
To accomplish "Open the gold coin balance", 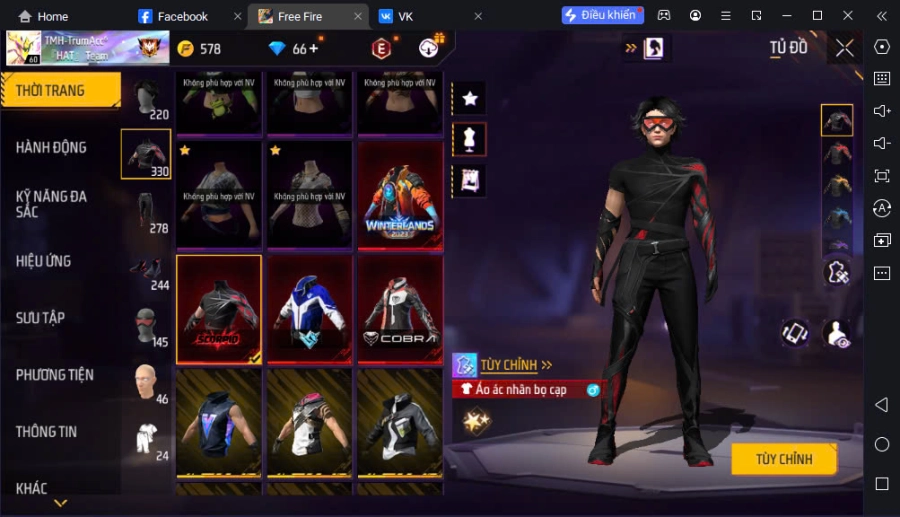I will pos(199,49).
